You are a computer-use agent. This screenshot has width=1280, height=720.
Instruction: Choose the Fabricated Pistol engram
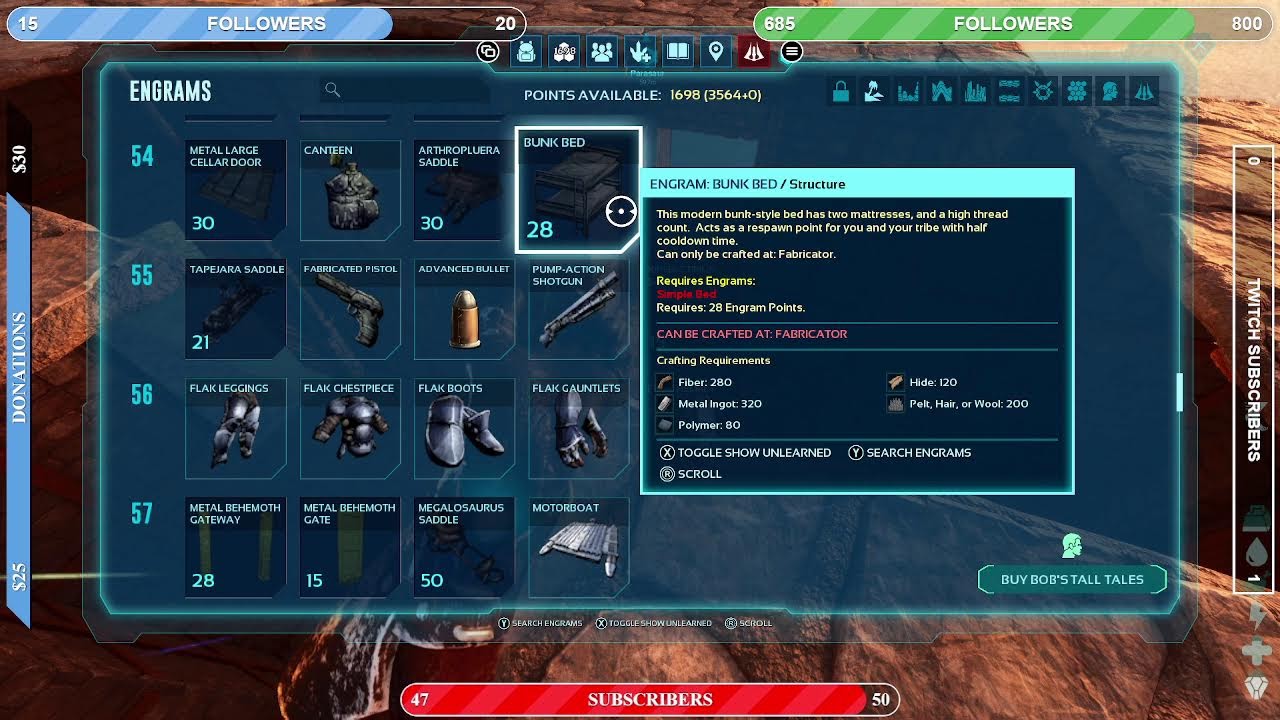[350, 309]
